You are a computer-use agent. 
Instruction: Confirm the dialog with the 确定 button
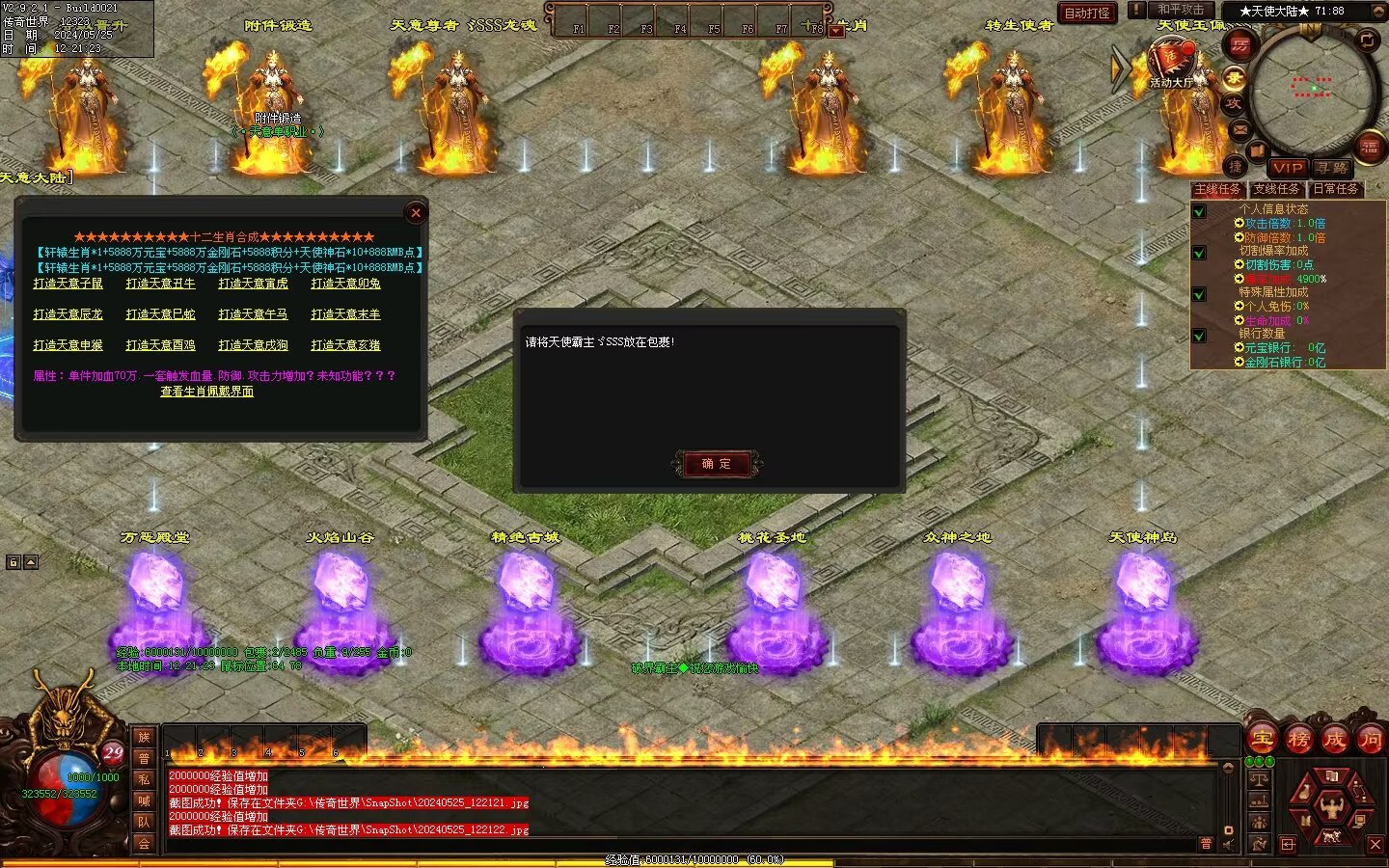716,464
